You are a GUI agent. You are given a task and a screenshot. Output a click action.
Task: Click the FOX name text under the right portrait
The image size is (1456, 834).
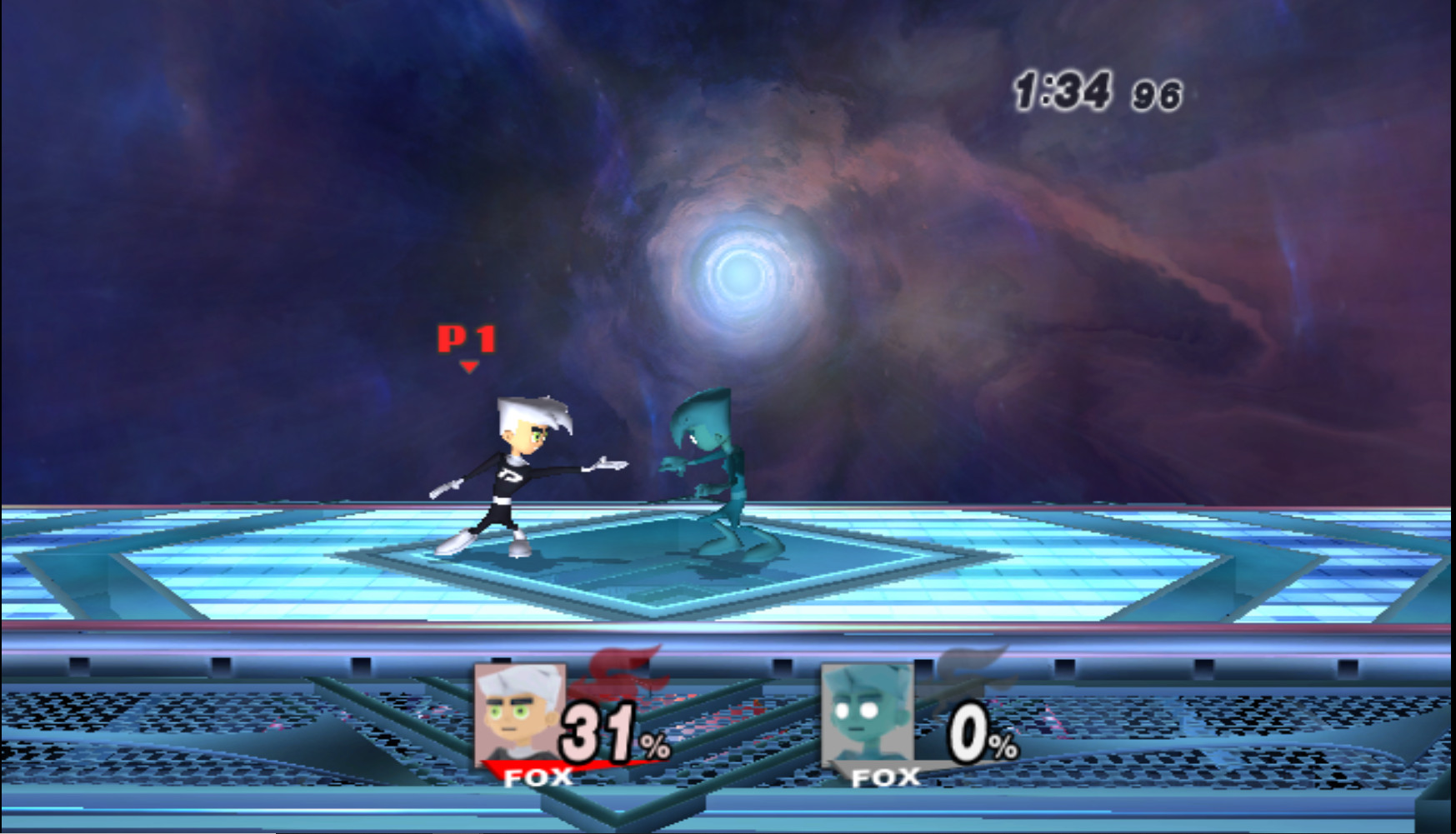(886, 777)
